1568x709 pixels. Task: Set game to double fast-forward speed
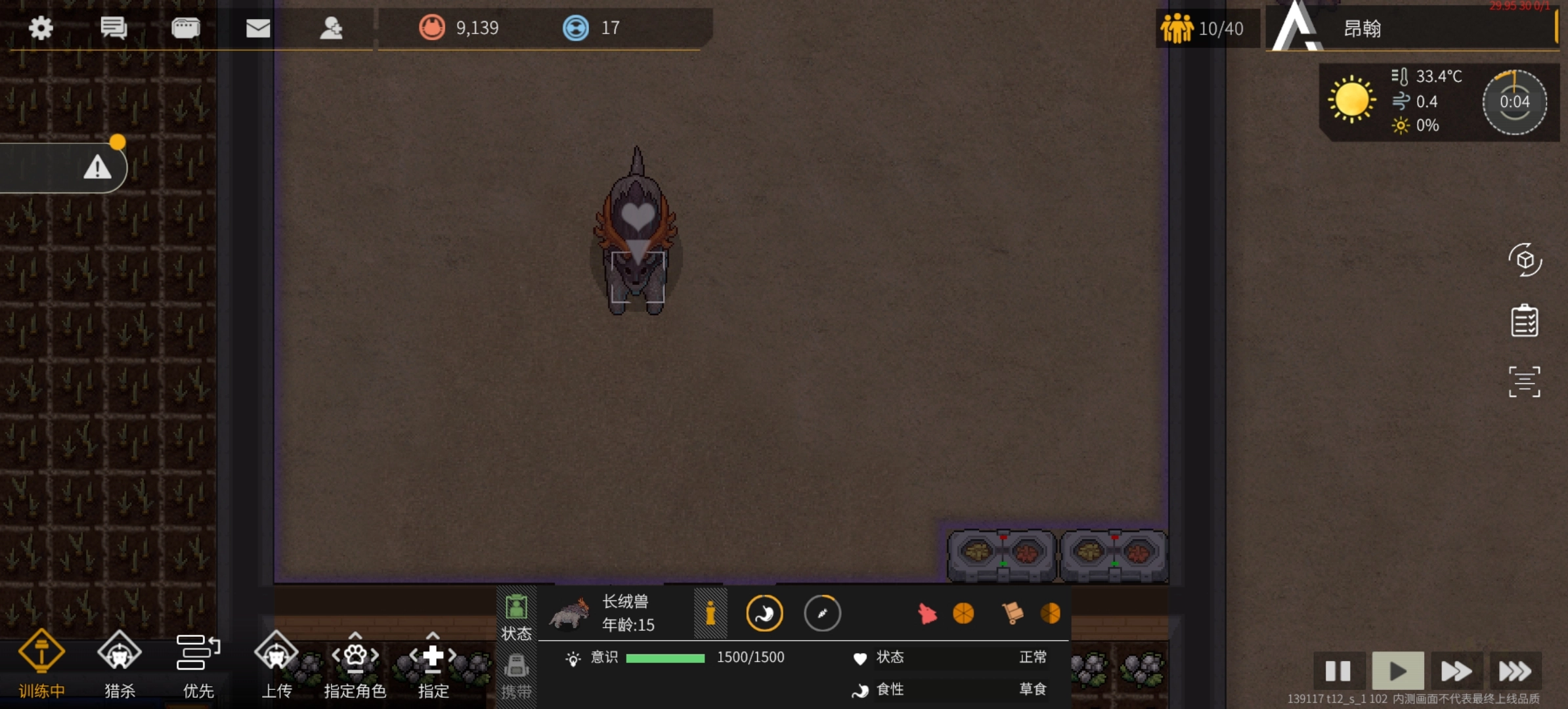(x=1456, y=671)
